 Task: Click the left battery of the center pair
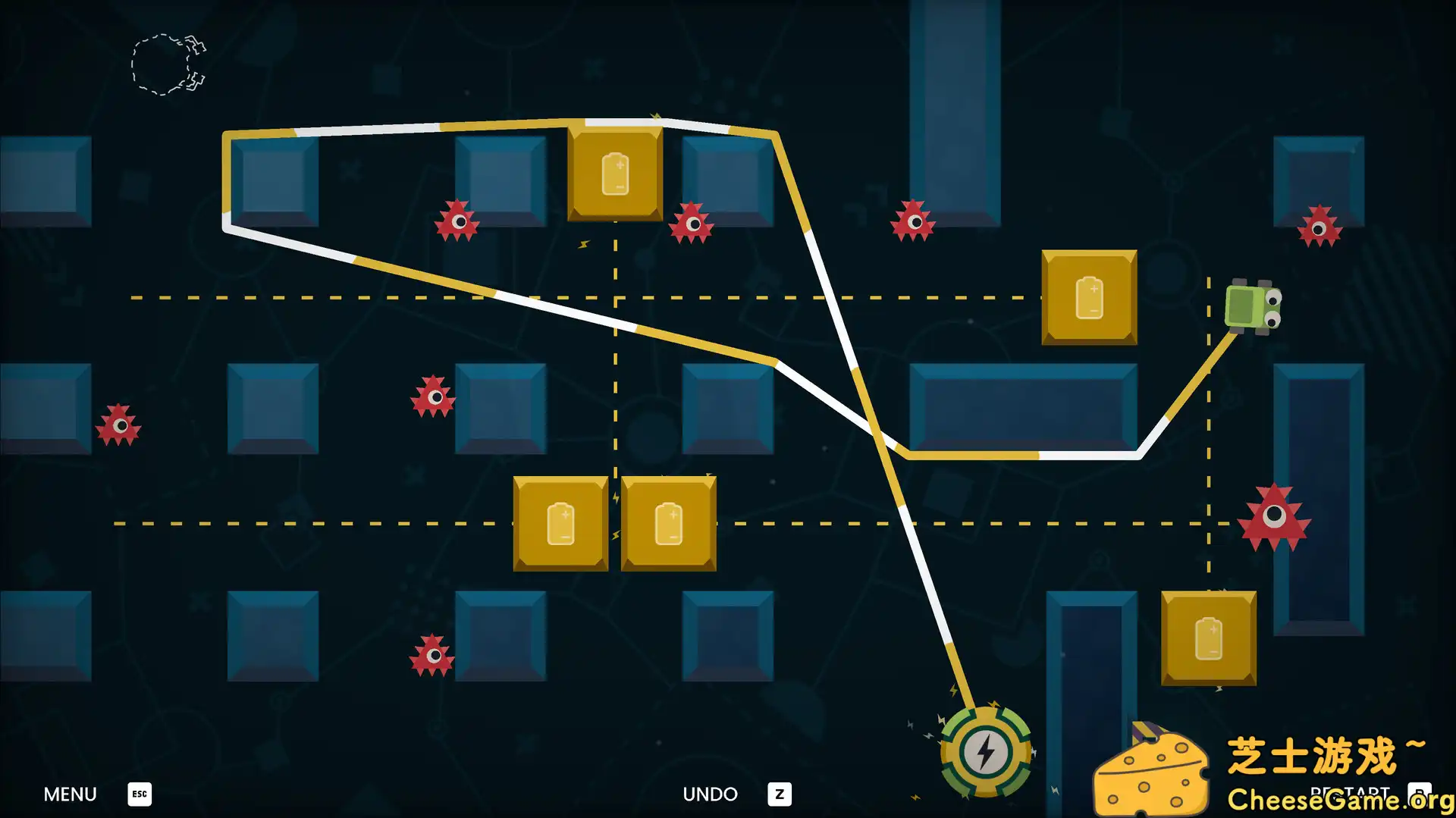(x=560, y=525)
